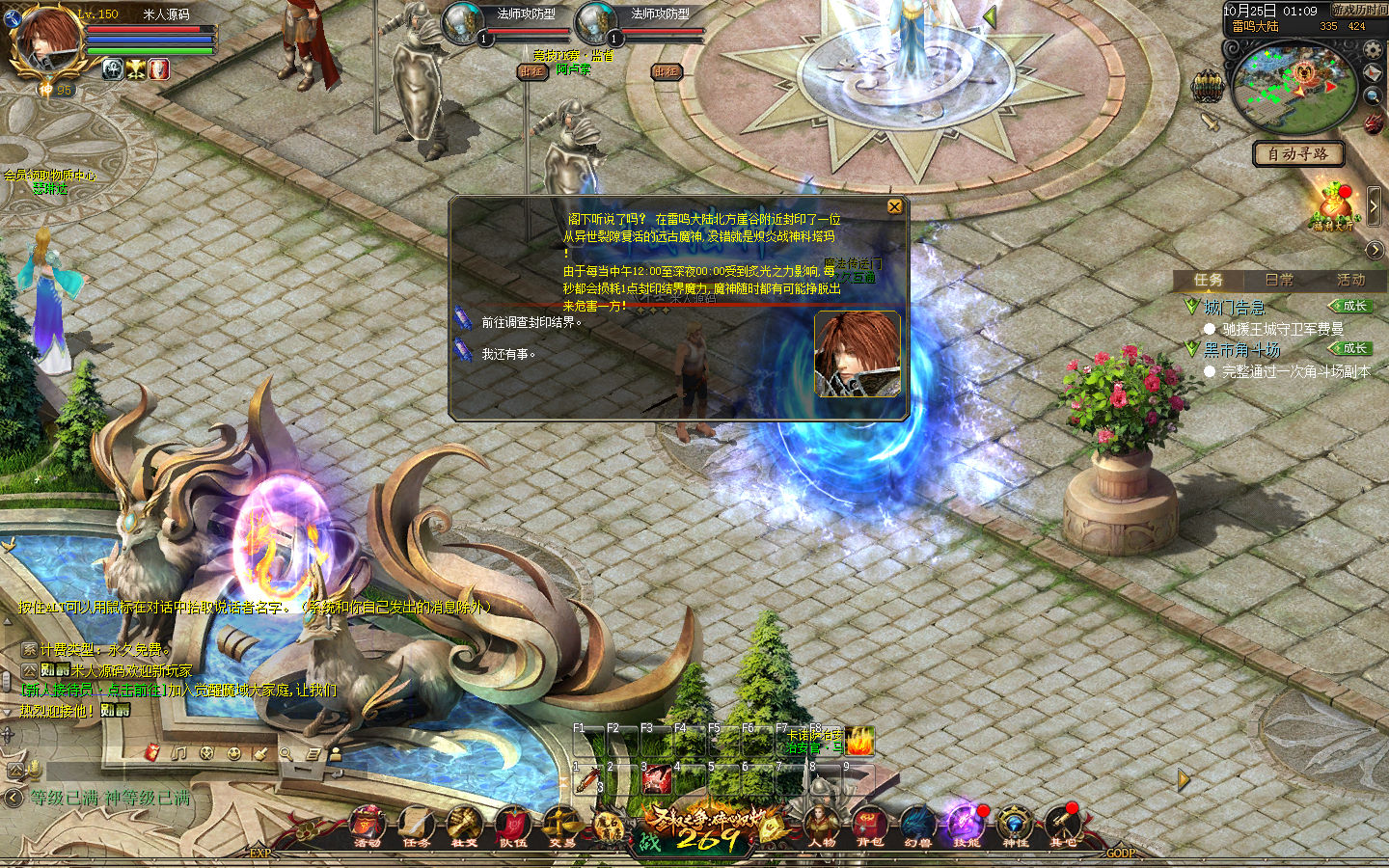Switch to the 日常 daily tab
Image resolution: width=1389 pixels, height=868 pixels.
click(1279, 280)
